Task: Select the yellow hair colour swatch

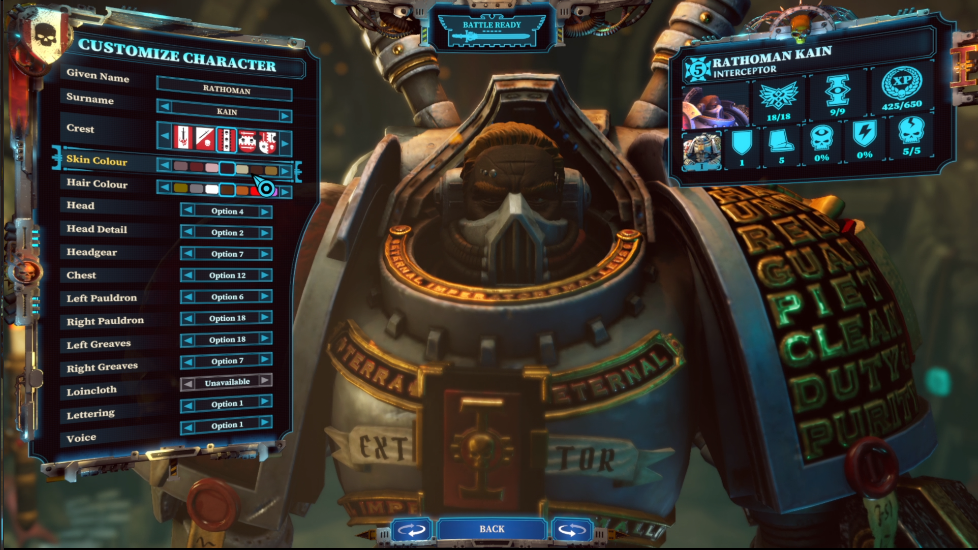Action: coord(181,189)
